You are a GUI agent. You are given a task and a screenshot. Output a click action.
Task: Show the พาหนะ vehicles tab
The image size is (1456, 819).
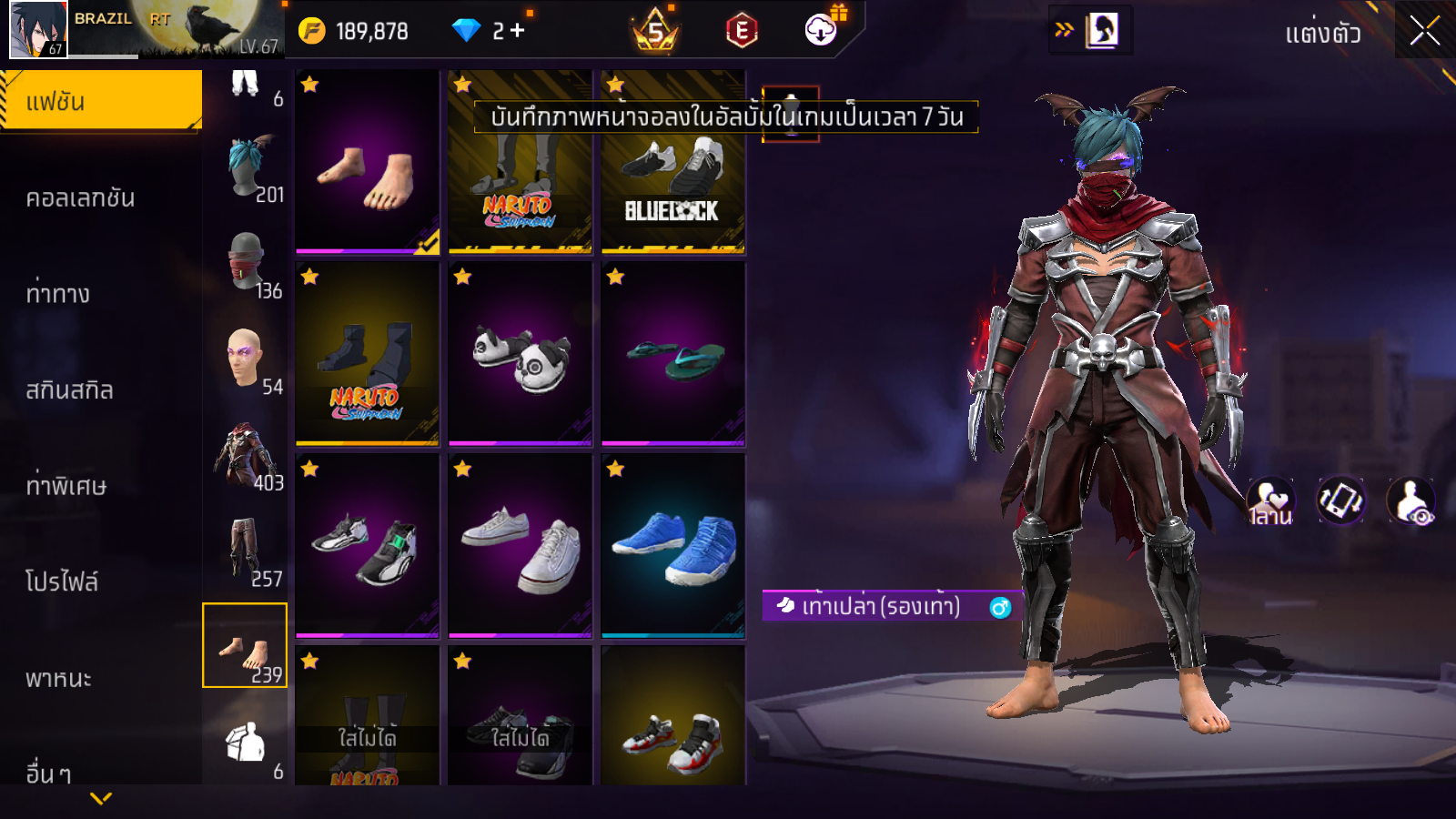(x=59, y=678)
